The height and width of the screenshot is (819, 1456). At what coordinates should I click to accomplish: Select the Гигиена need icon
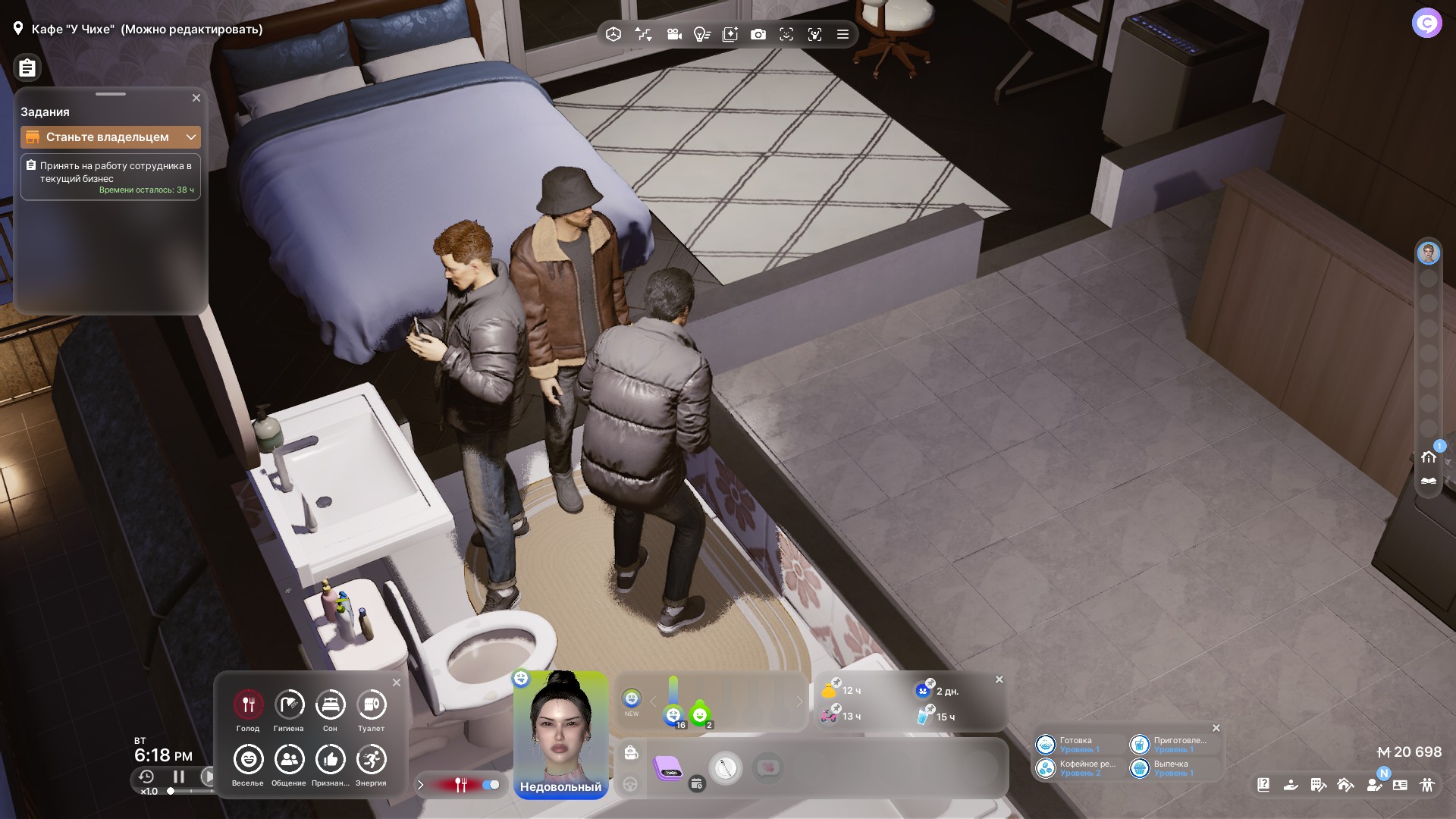pos(289,705)
